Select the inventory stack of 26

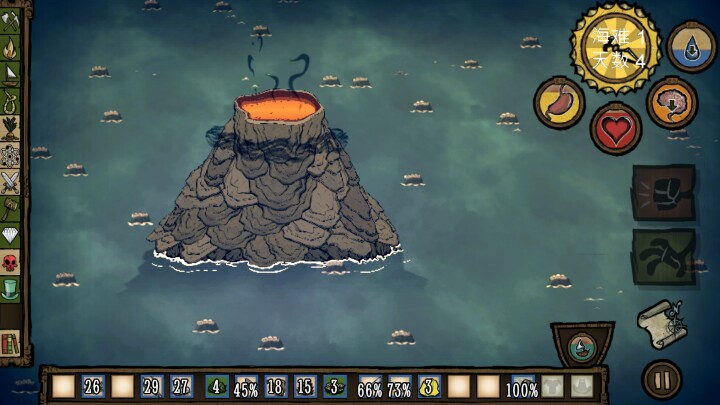coord(93,387)
